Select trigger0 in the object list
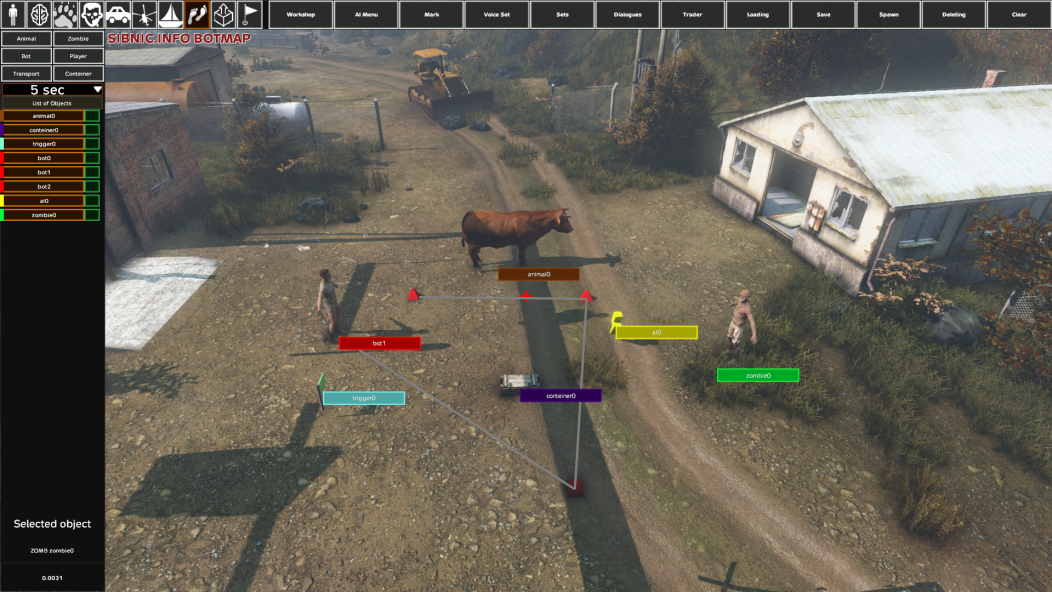1052x592 pixels. [43, 144]
